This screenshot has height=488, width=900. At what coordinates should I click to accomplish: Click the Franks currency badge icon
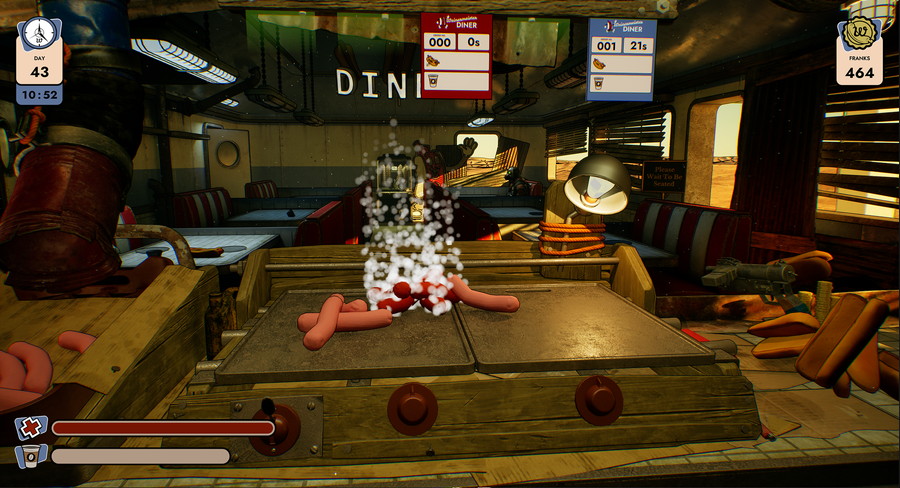860,33
